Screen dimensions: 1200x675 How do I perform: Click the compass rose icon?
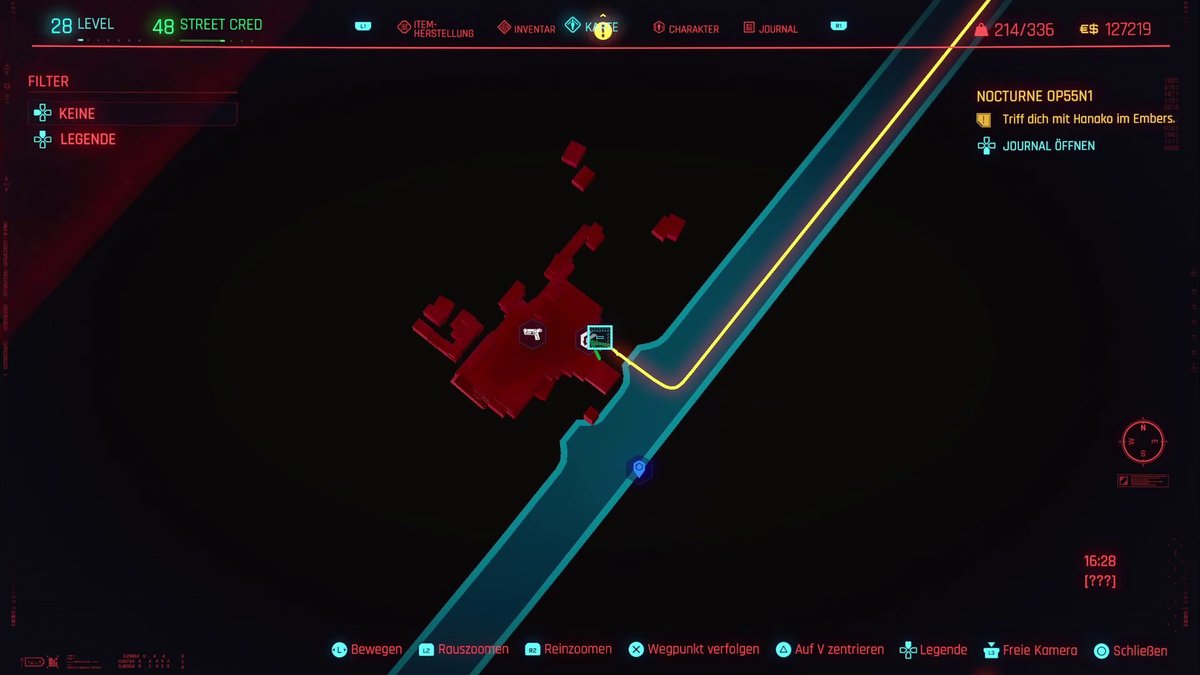pos(1142,440)
